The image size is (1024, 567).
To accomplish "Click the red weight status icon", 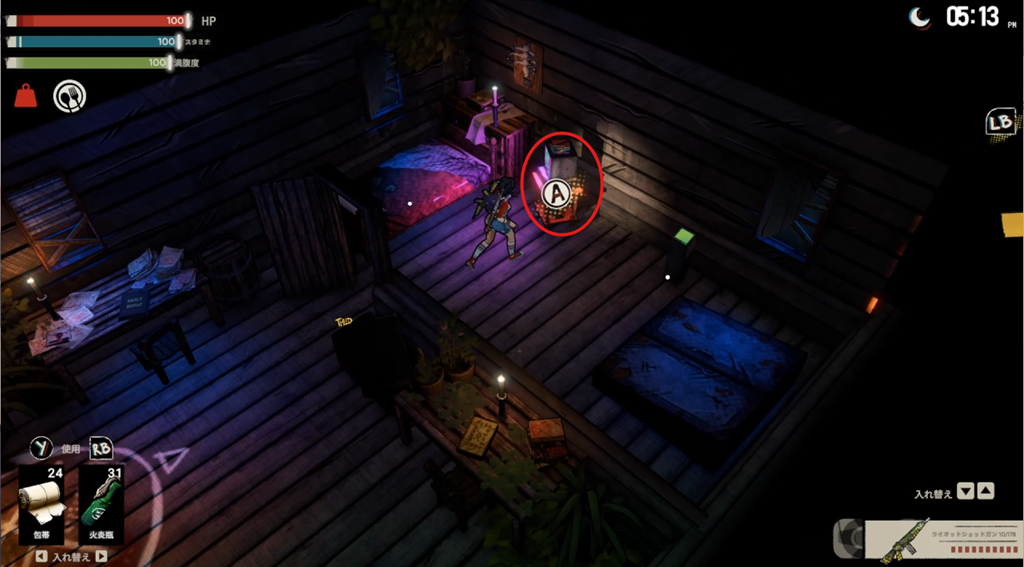I will click(x=25, y=96).
